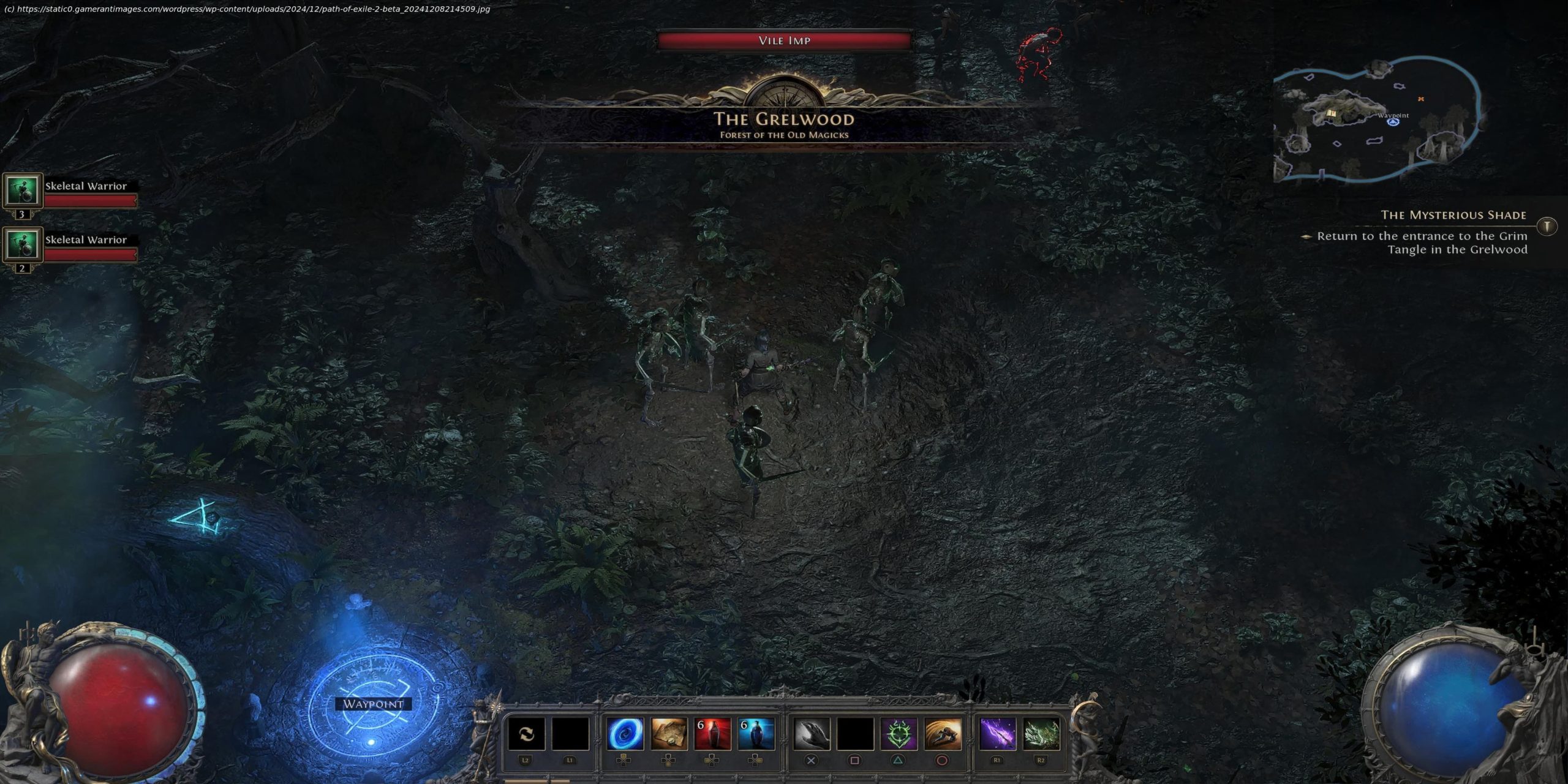Use the red life flask
Image resolution: width=1568 pixels, height=784 pixels.
coord(712,734)
